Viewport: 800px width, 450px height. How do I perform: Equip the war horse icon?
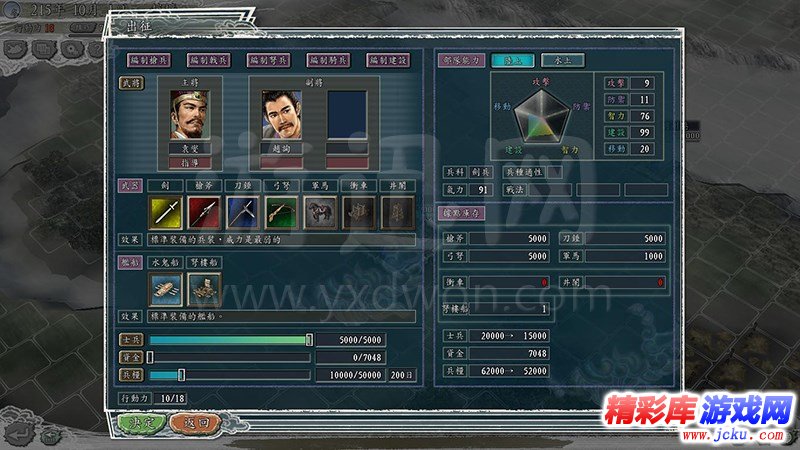coord(321,212)
